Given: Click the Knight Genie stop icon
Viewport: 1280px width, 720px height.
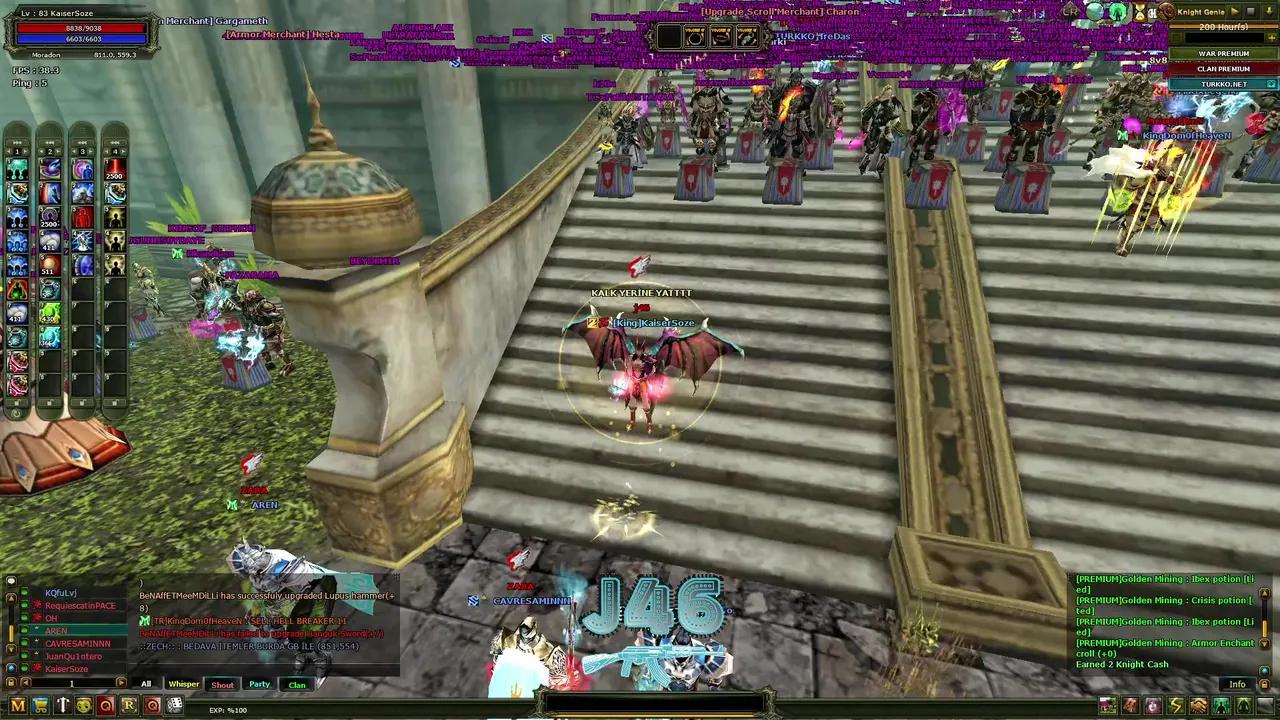Looking at the screenshot, I should (1253, 11).
